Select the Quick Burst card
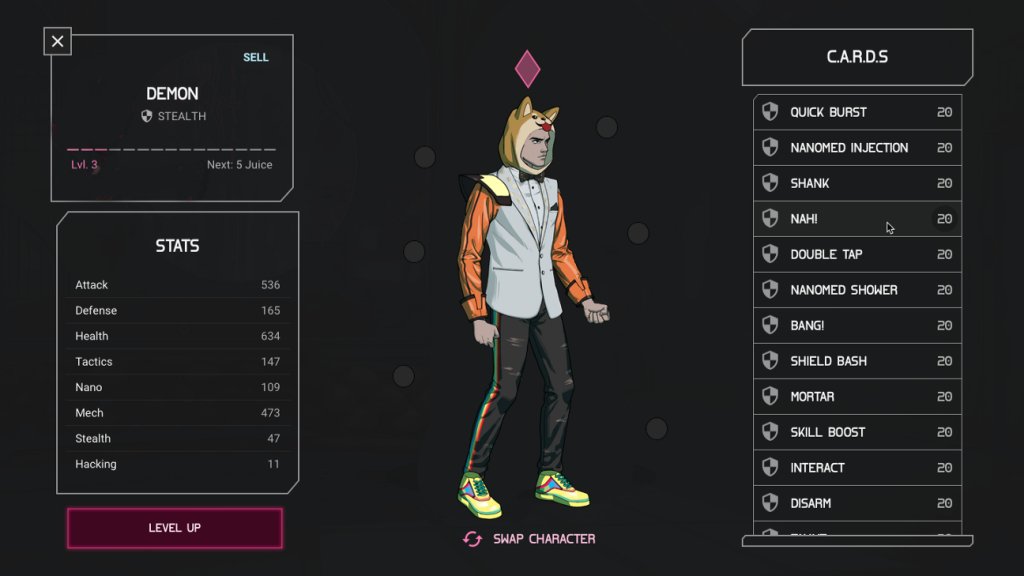The width and height of the screenshot is (1024, 576). point(857,112)
